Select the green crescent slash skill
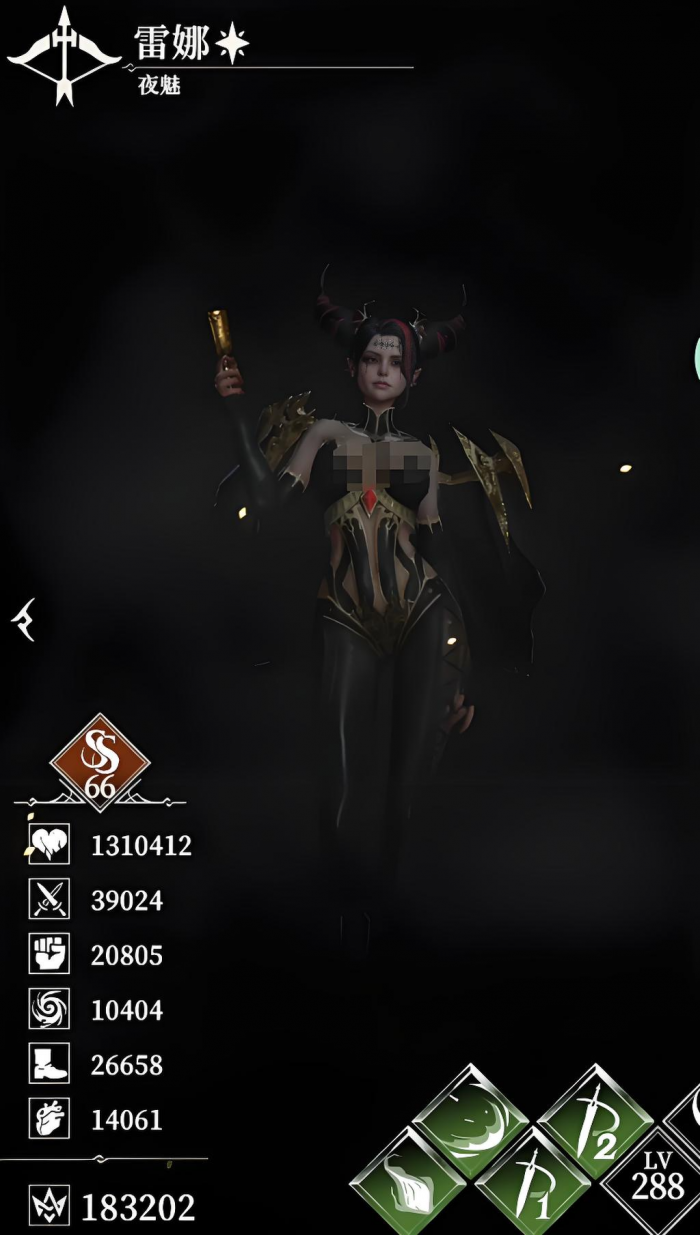Screen dimensions: 700x1235 pyautogui.click(x=470, y=1120)
